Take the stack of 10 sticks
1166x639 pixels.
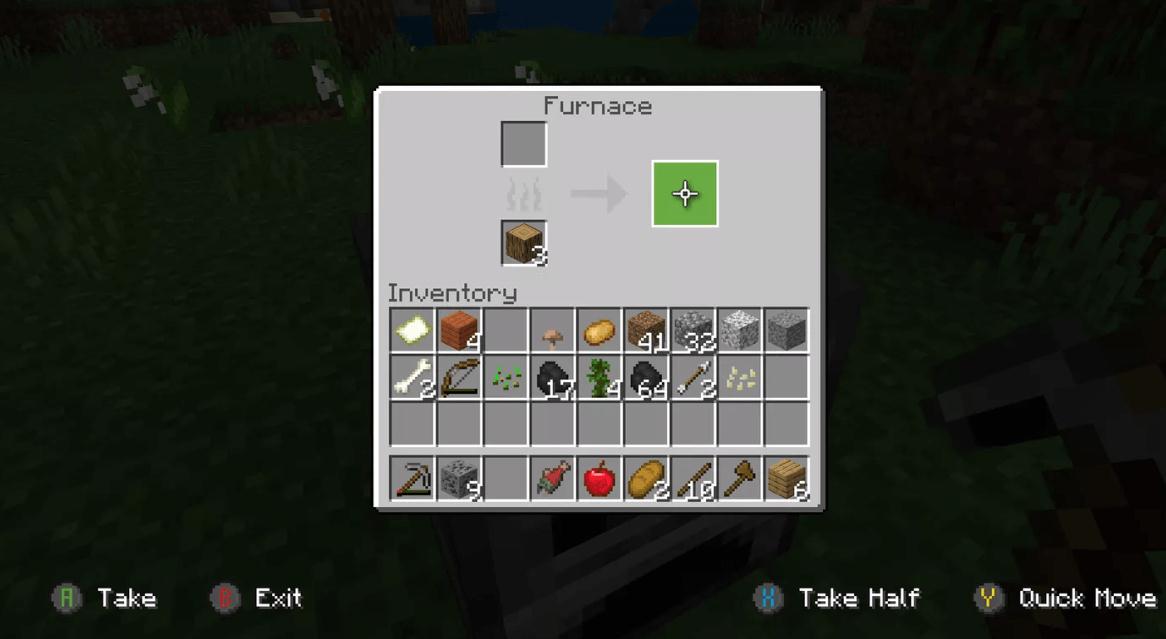pos(693,479)
